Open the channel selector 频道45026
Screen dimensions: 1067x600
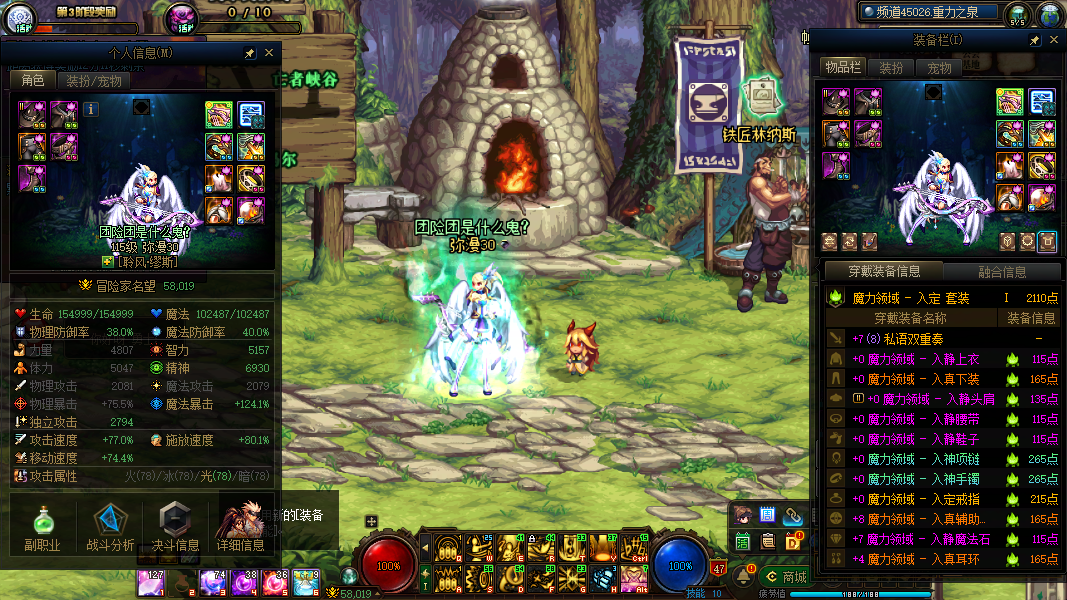click(x=930, y=12)
